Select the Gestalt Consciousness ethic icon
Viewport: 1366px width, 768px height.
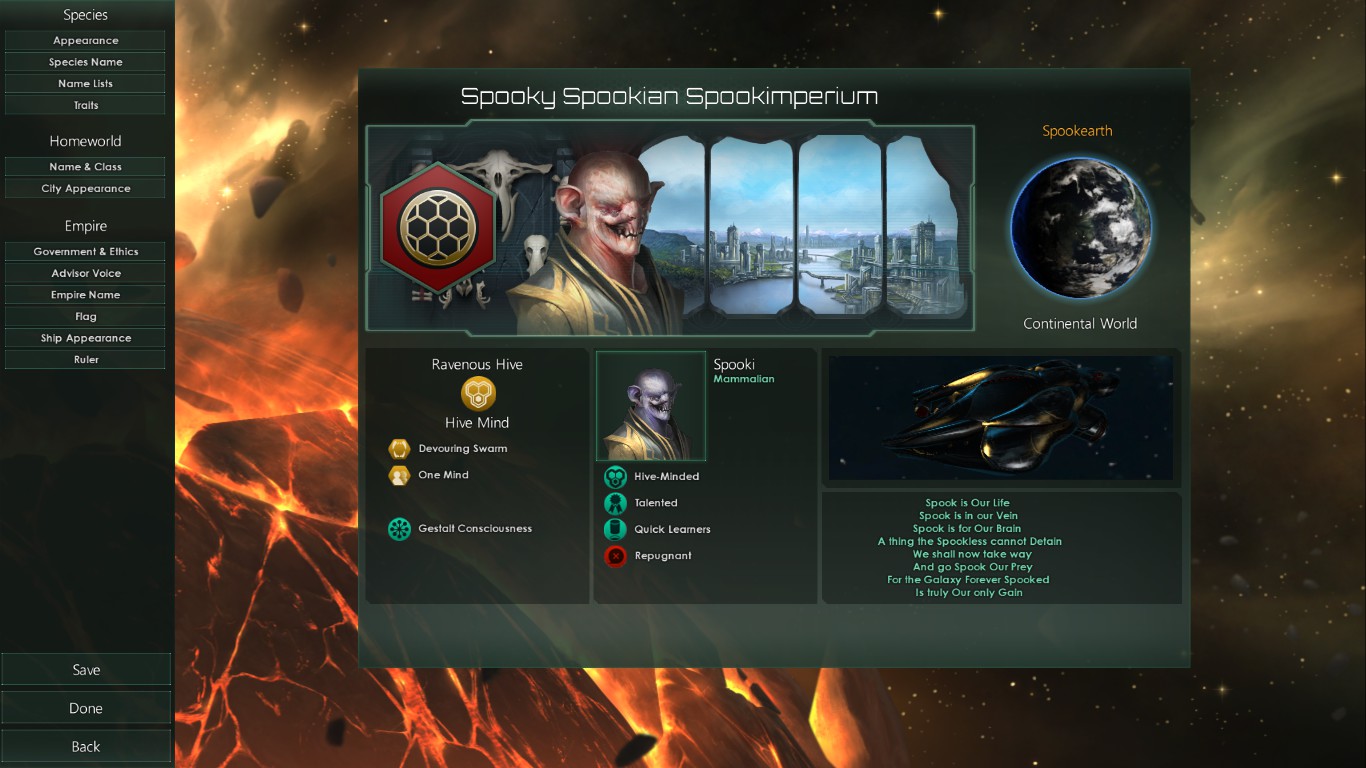point(400,528)
